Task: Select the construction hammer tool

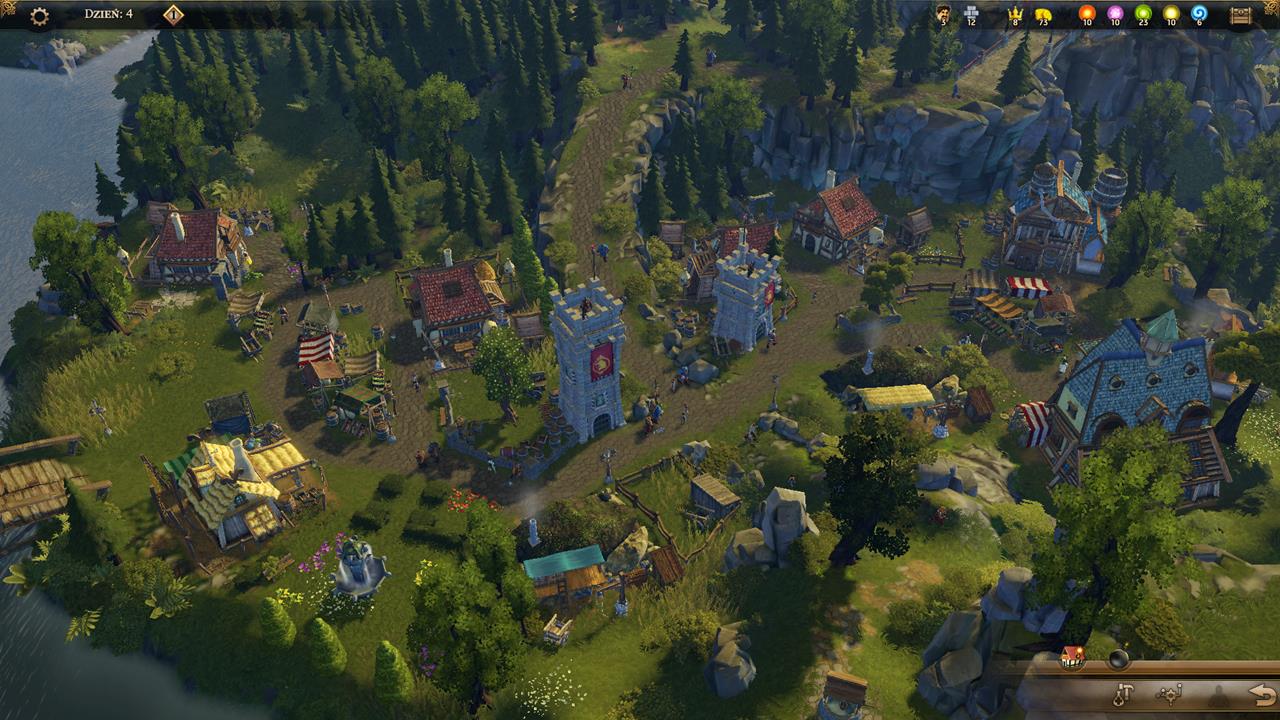Action: [x=1123, y=694]
